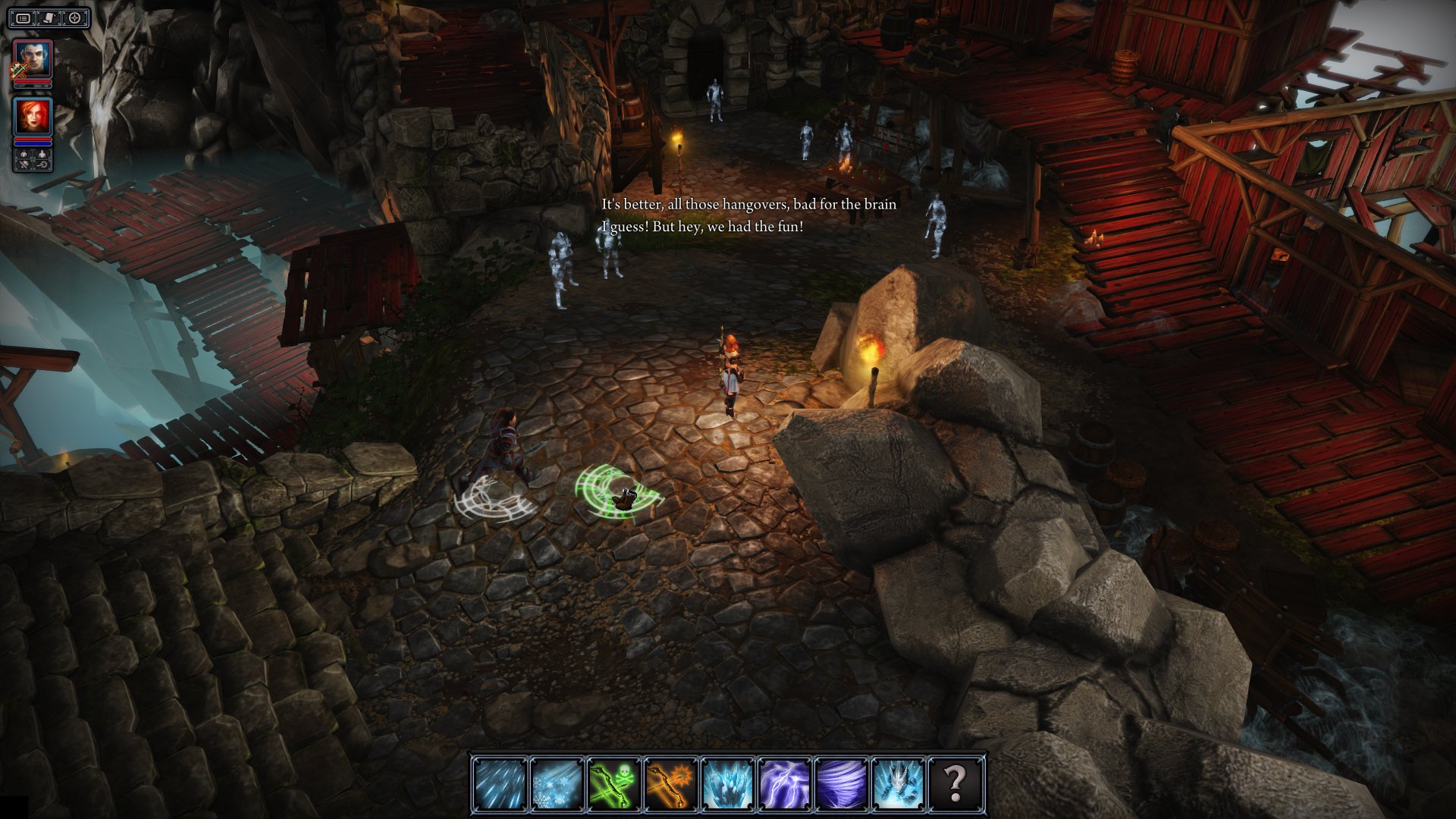Open the scroll journal icon
Screen dimensions: 1456x819
point(49,18)
